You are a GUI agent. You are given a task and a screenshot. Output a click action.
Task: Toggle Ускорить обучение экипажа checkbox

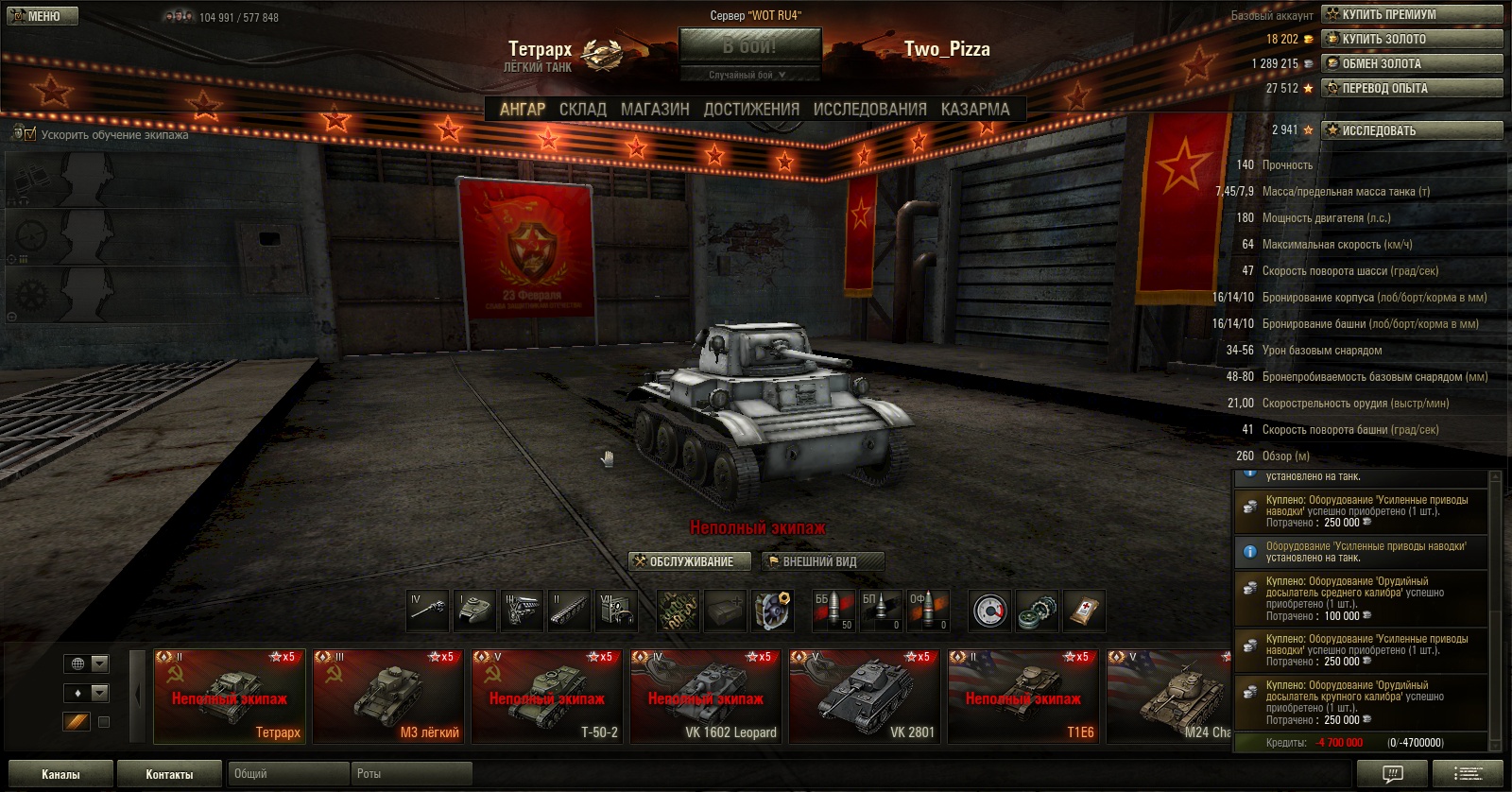(x=30, y=134)
